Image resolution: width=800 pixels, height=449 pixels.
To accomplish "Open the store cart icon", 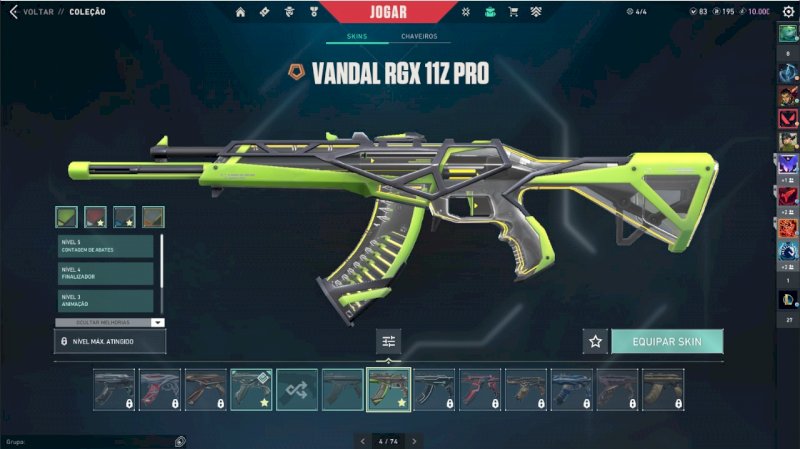I will click(513, 12).
